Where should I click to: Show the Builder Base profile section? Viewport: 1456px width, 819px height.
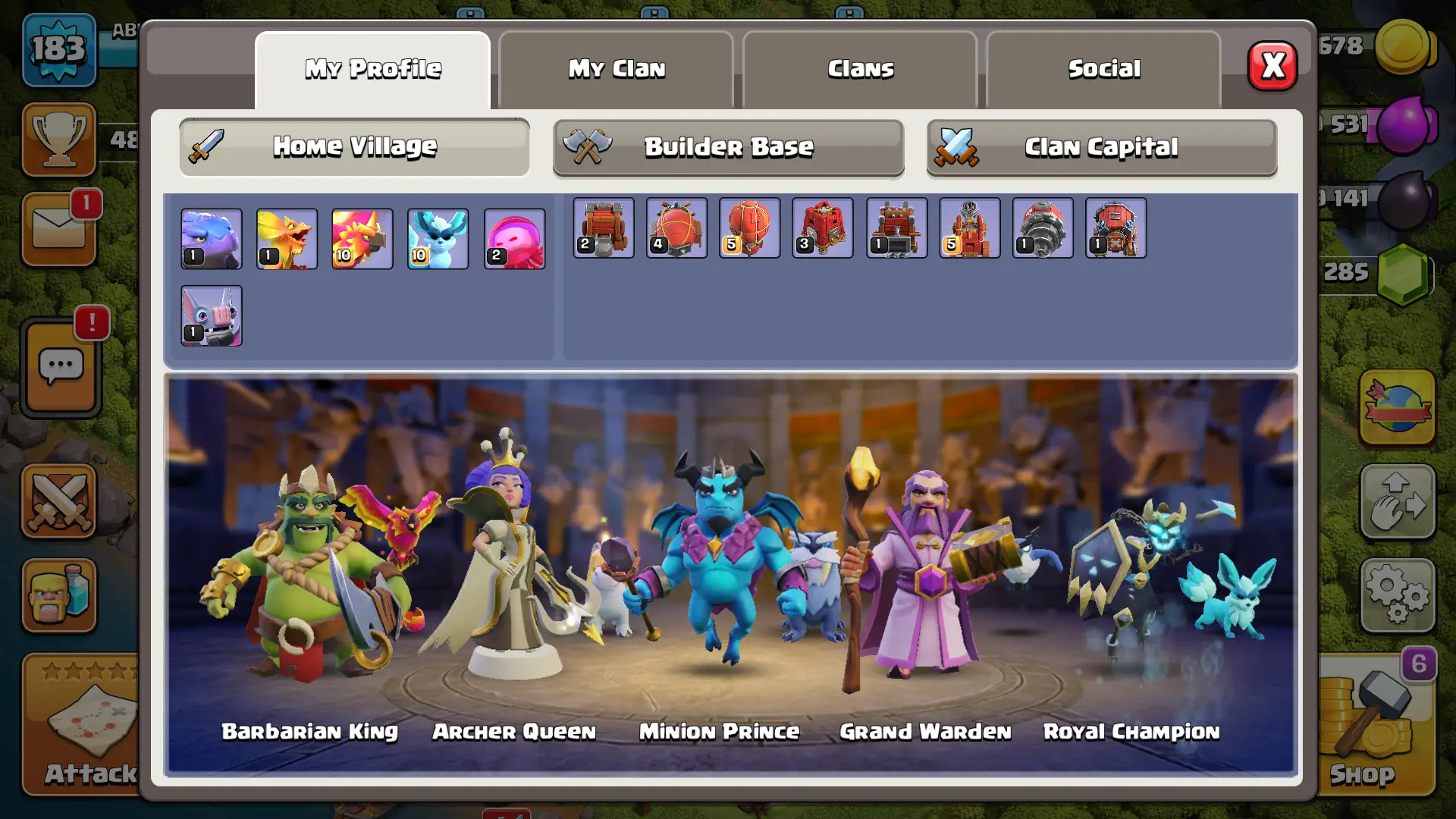(728, 147)
